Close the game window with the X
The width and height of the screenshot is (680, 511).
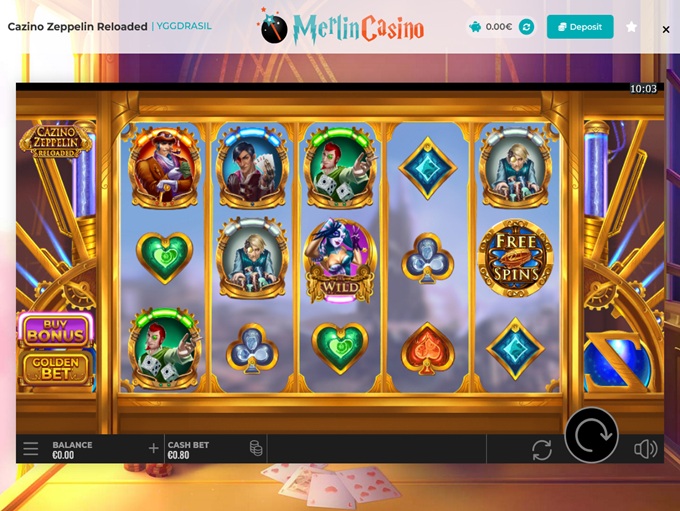[x=666, y=30]
